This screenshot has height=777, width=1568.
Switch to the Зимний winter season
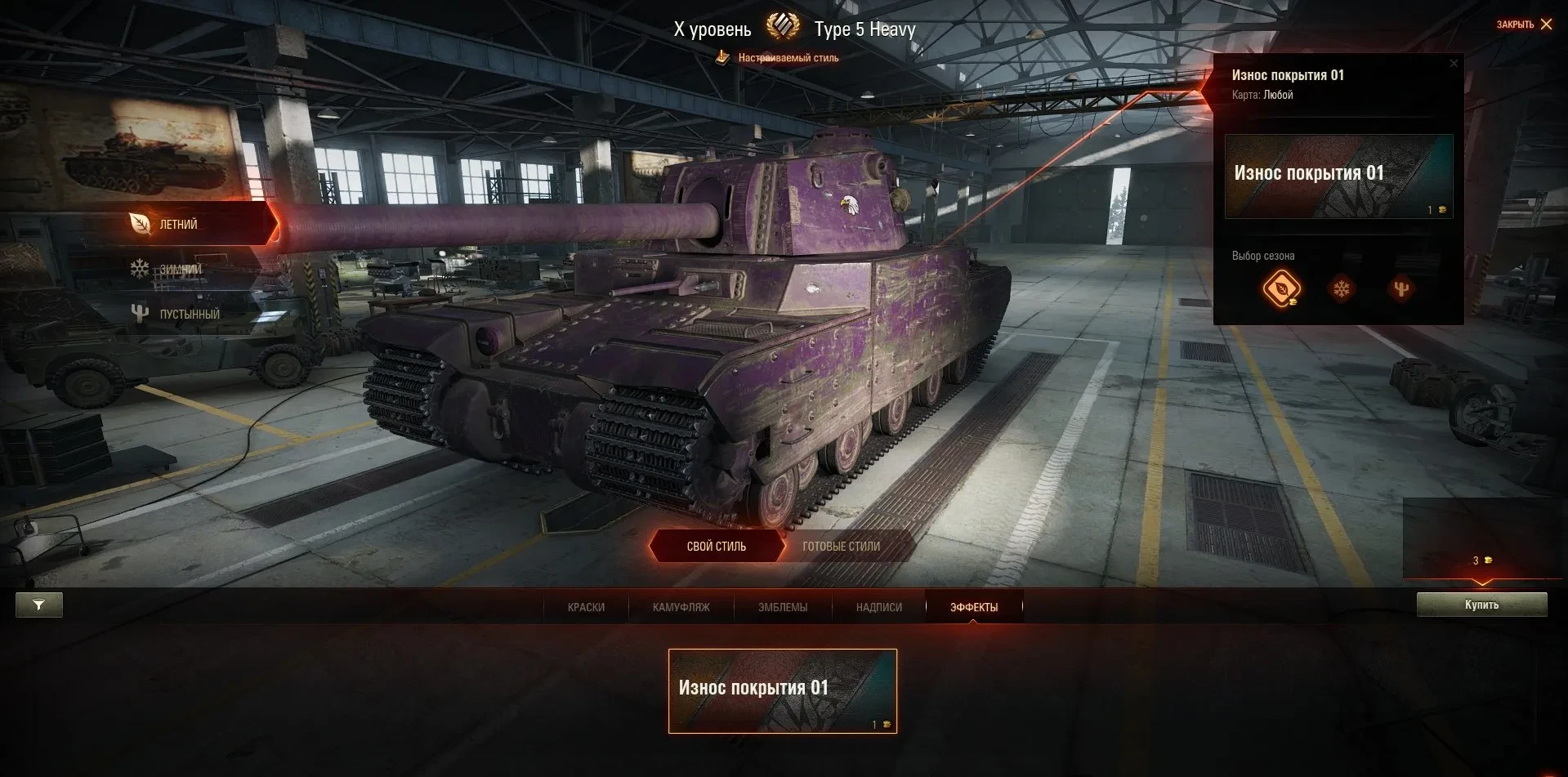pyautogui.click(x=179, y=269)
